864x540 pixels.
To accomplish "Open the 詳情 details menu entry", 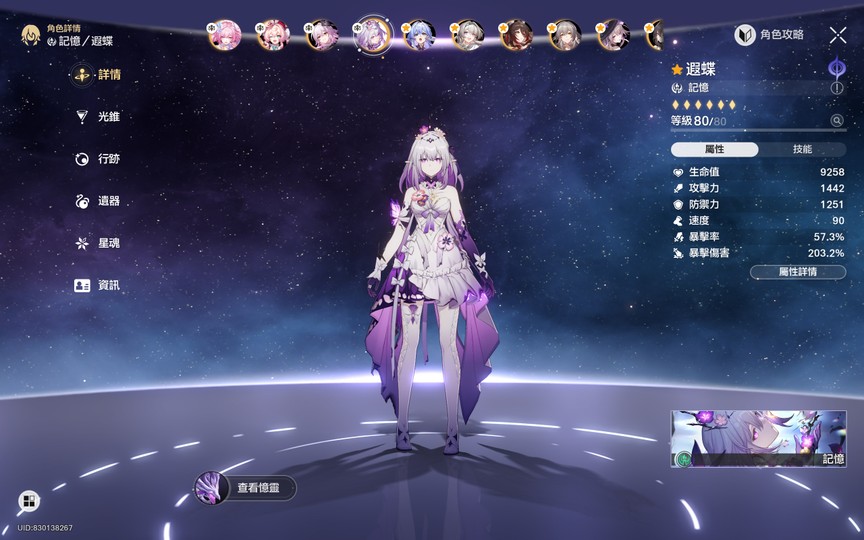I will pos(100,75).
